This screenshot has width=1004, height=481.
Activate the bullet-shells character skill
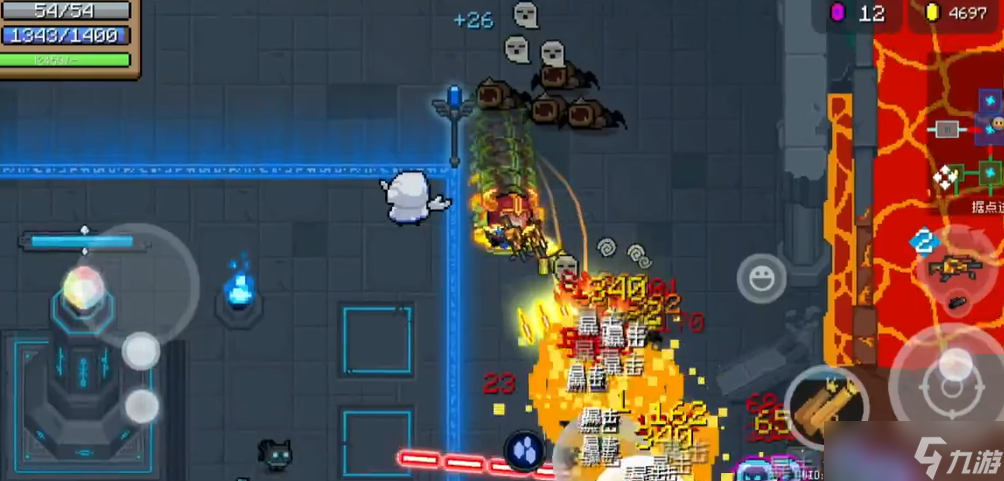tap(826, 407)
